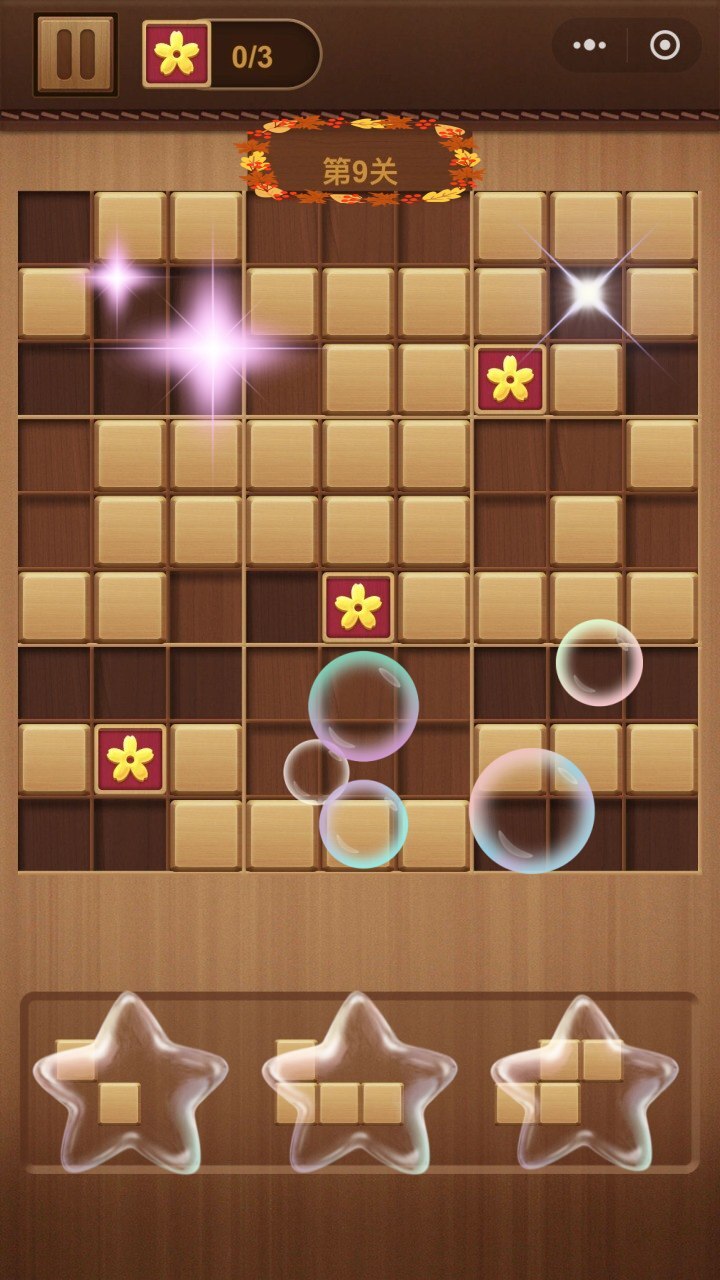This screenshot has width=720, height=1280.
Task: Close the mini program via circle target button
Action: (665, 45)
